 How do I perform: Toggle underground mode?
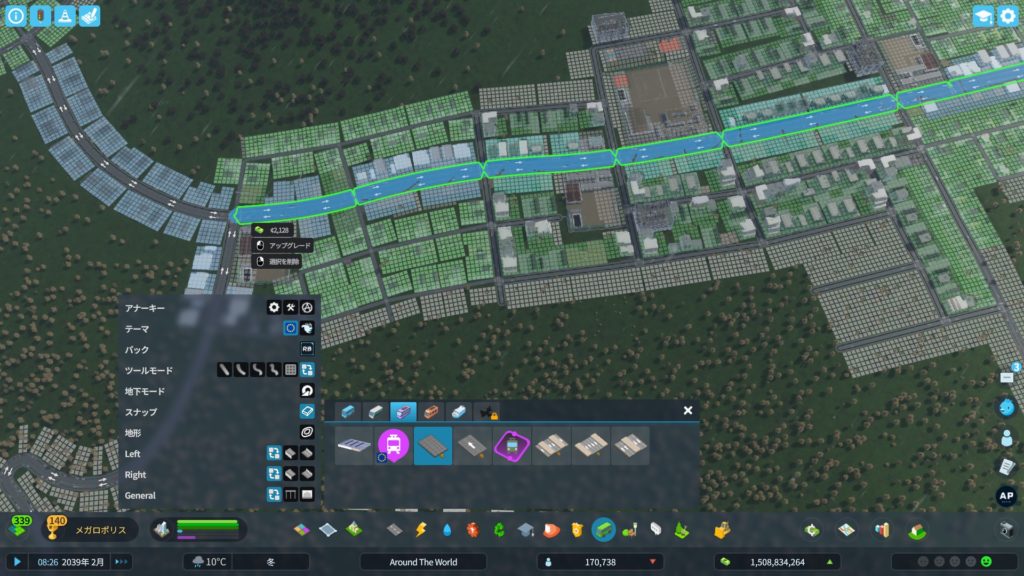click(x=307, y=391)
